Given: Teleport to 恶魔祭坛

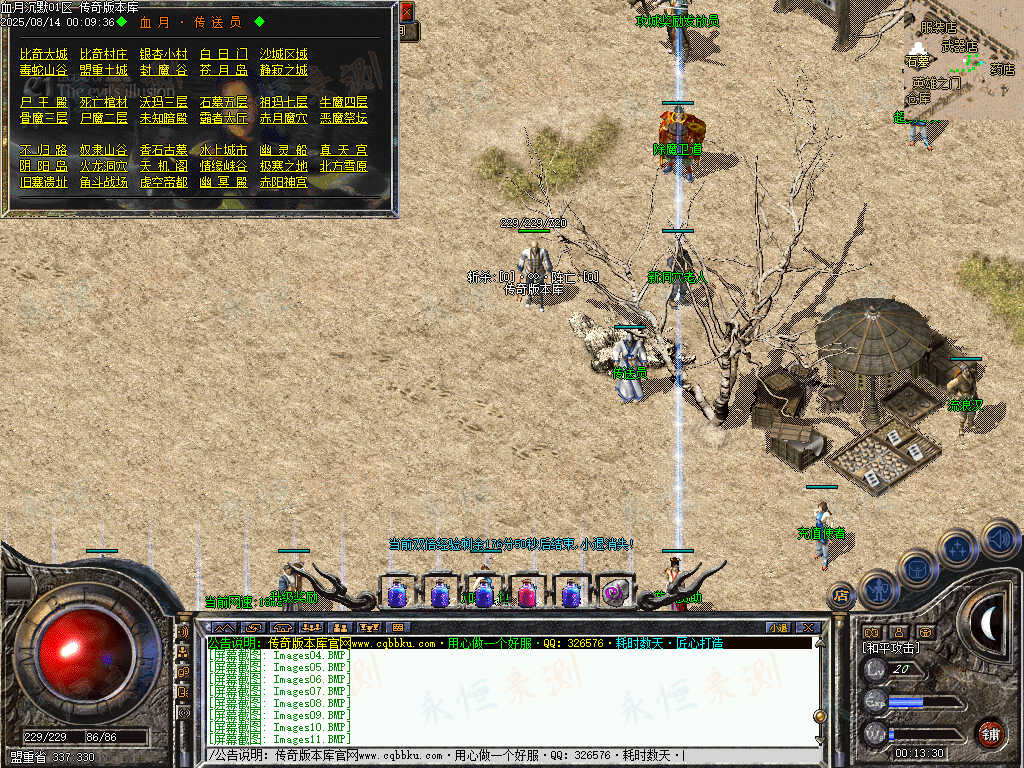Looking at the screenshot, I should tap(344, 118).
